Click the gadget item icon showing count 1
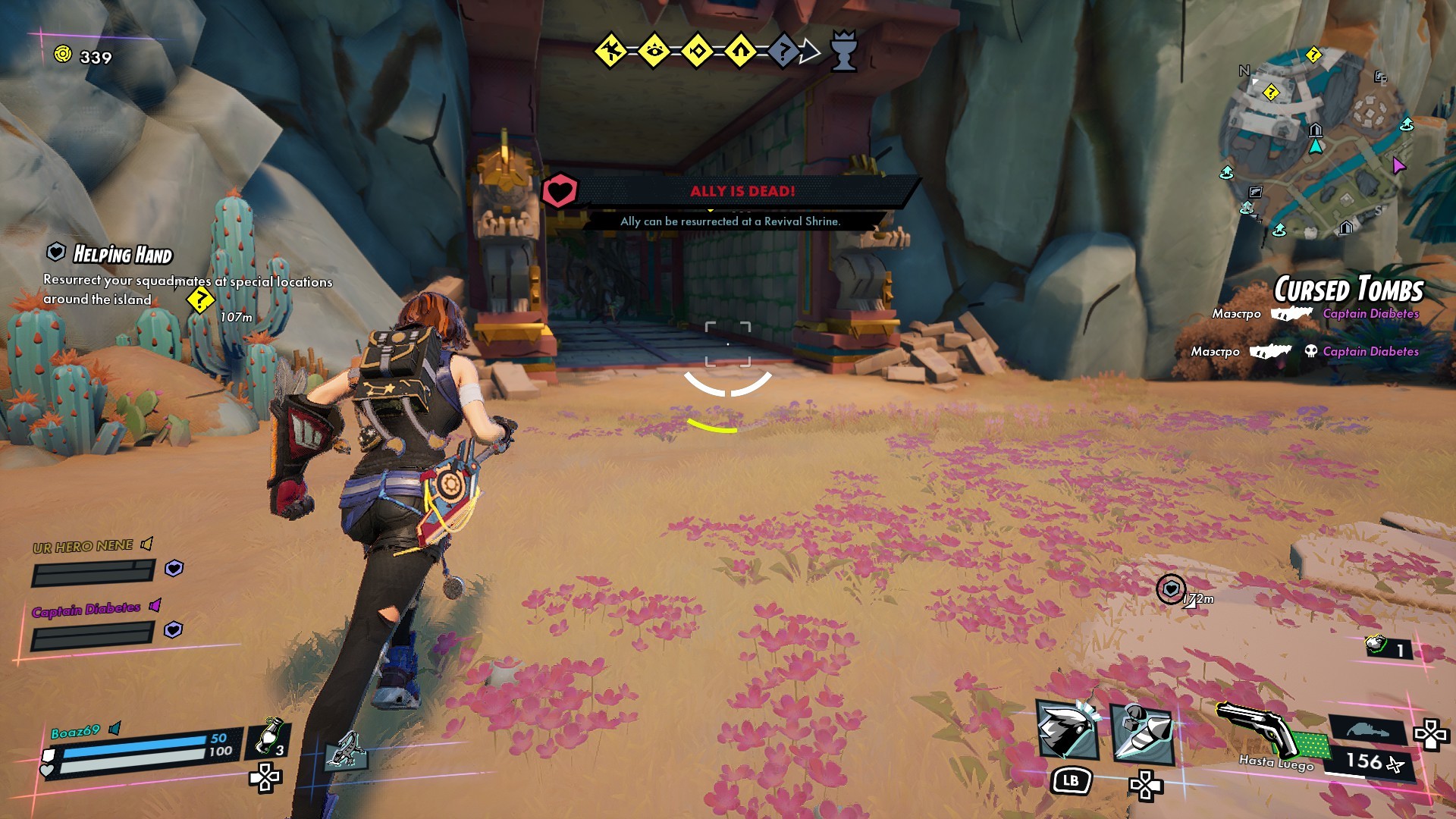Image resolution: width=1456 pixels, height=819 pixels. (x=1378, y=645)
